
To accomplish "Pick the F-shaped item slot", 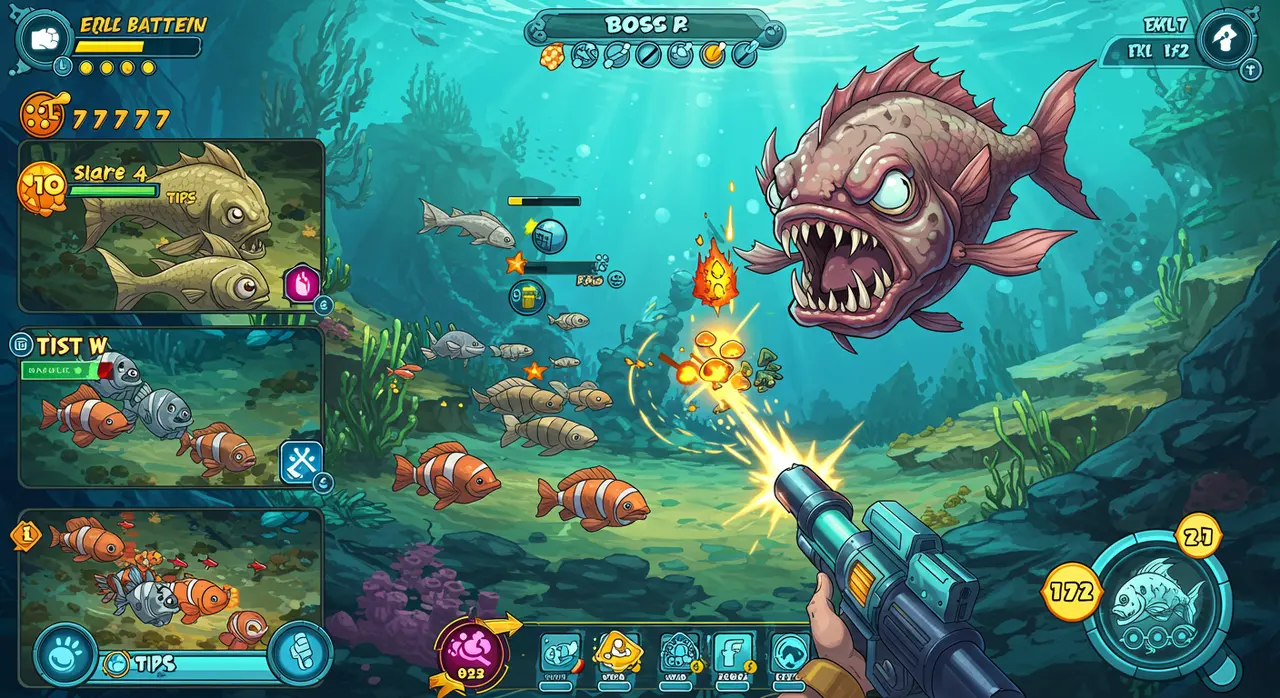I will click(x=734, y=654).
